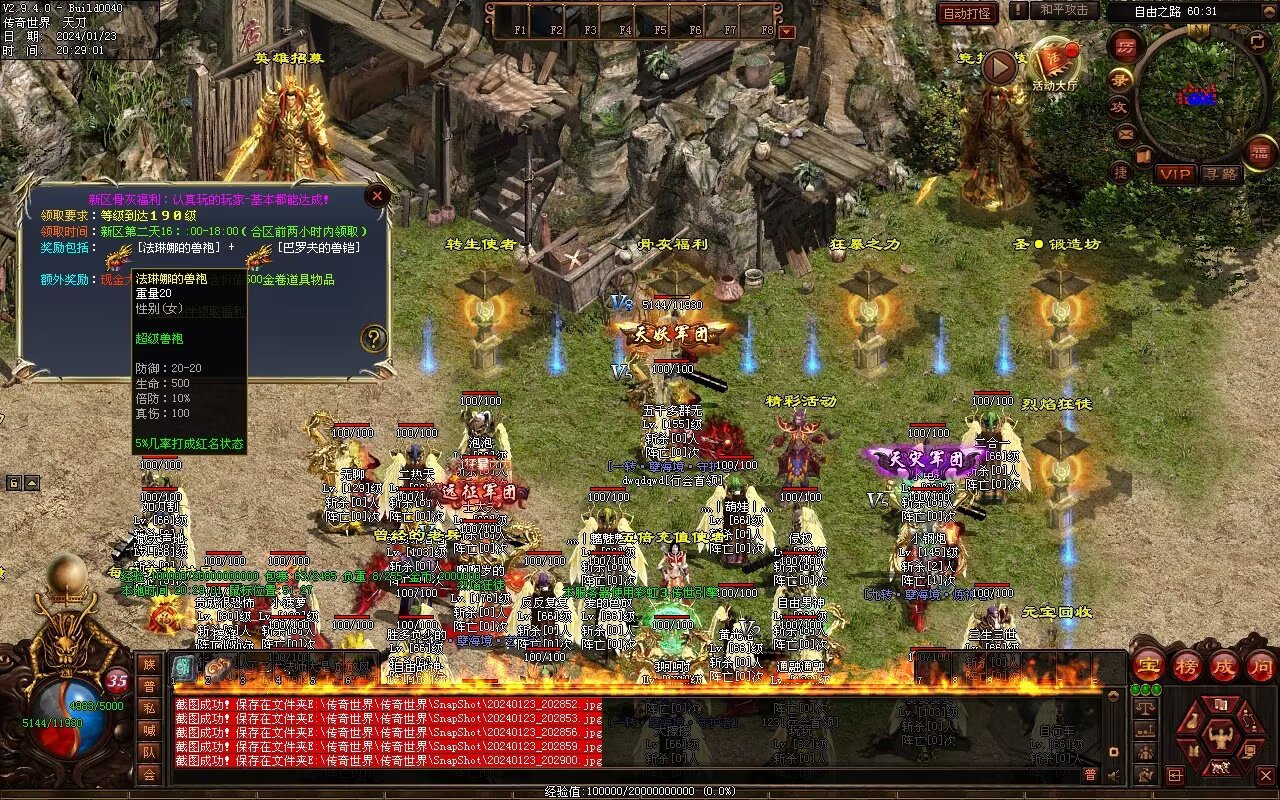
Task: Open the 历 calendar button
Action: 1125,45
